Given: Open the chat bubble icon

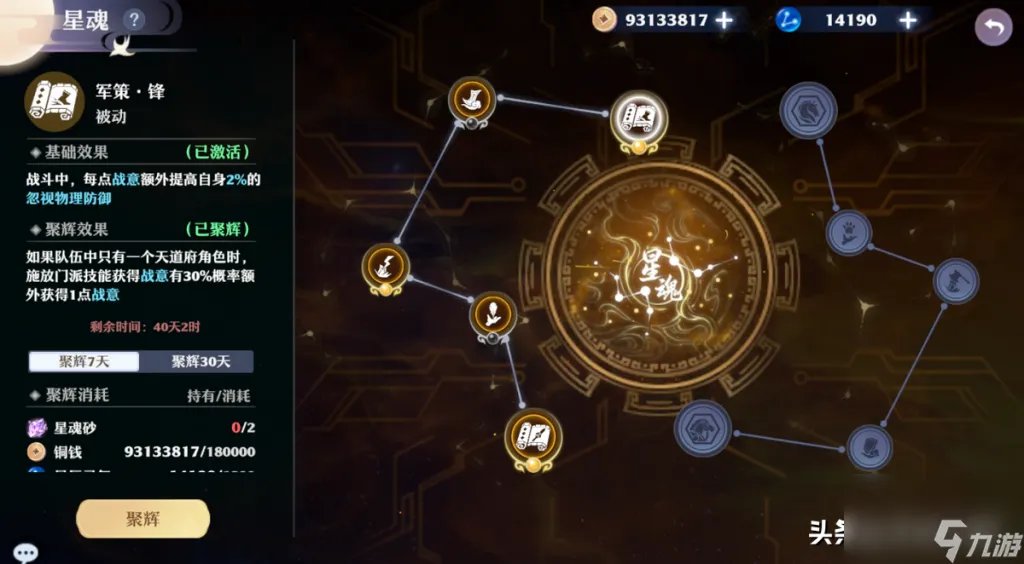Looking at the screenshot, I should coord(25,551).
